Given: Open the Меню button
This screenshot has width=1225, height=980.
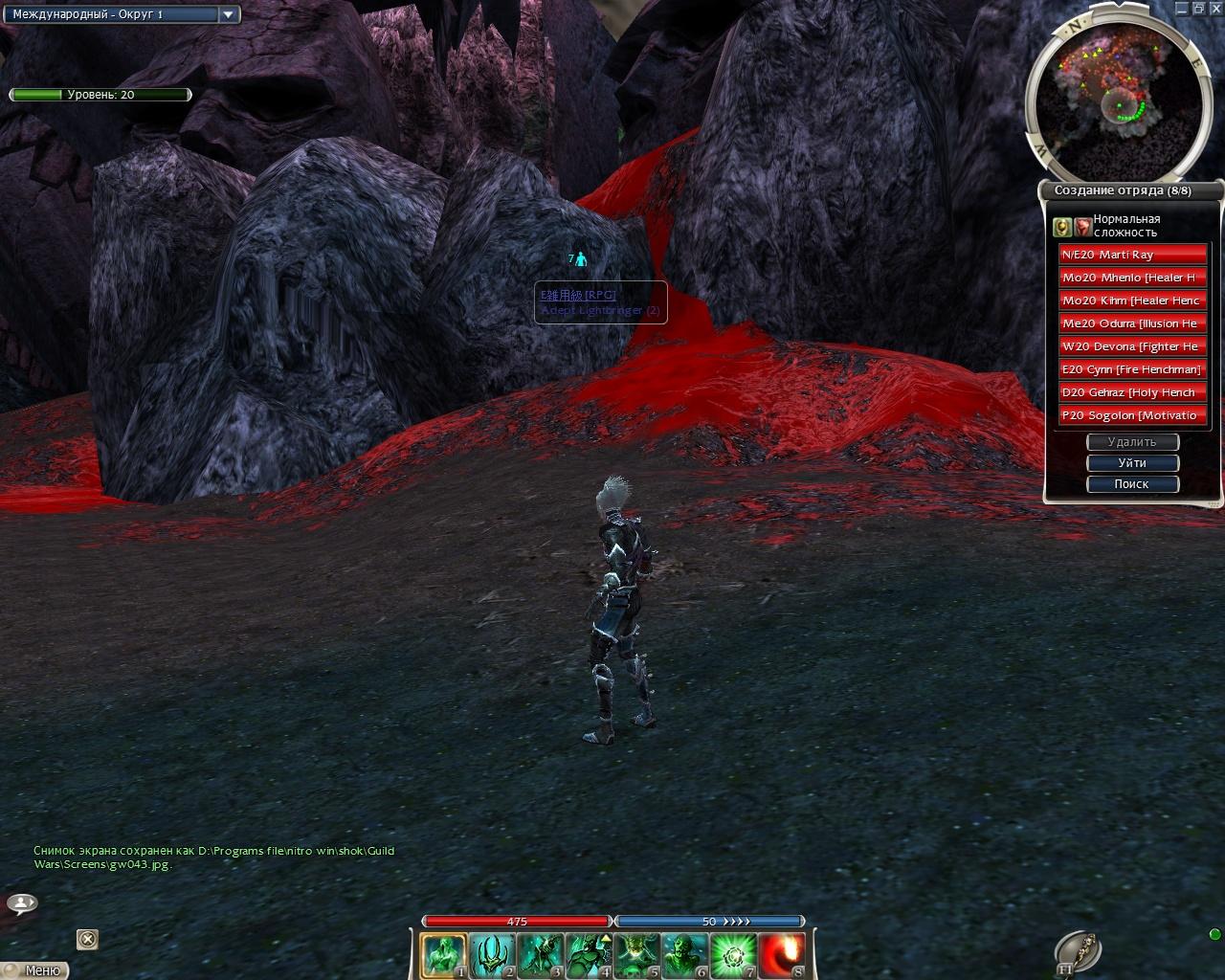Looking at the screenshot, I should tap(37, 970).
